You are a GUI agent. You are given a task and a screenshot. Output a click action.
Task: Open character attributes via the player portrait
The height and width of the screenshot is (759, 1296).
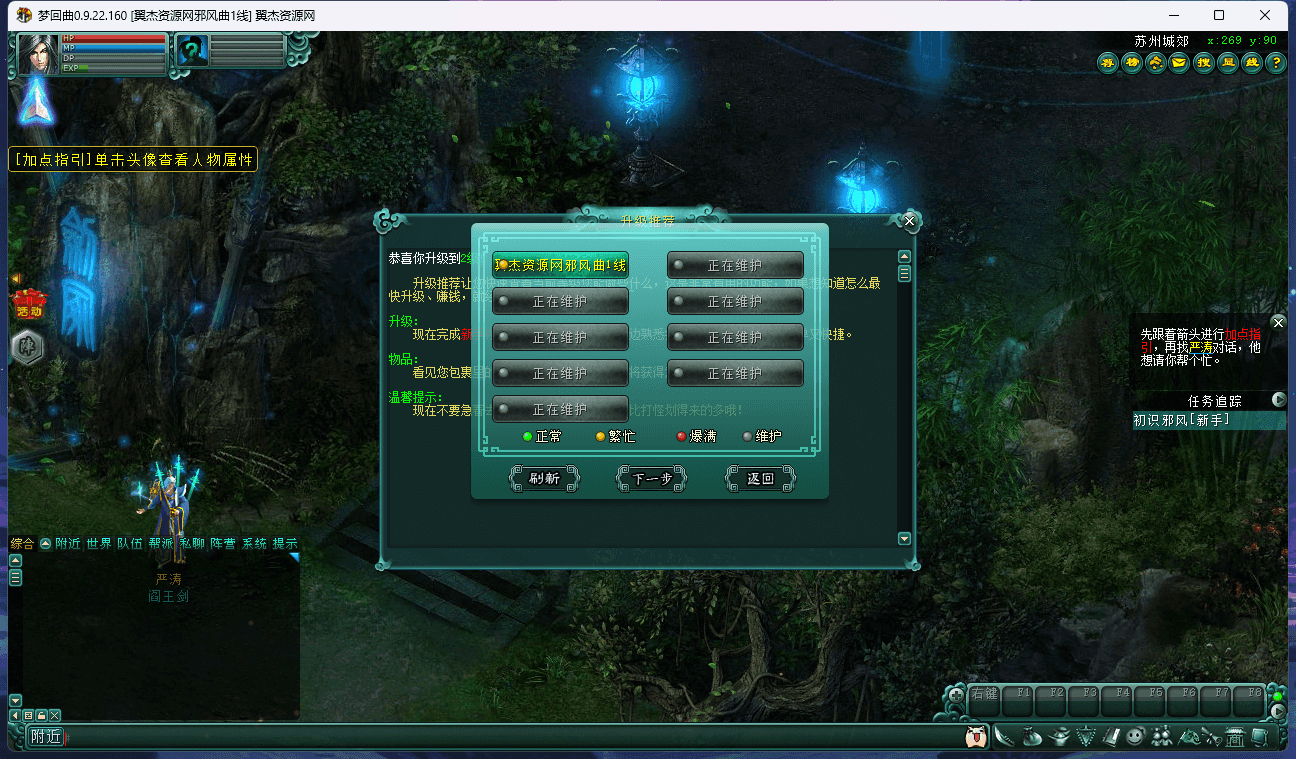pyautogui.click(x=38, y=54)
